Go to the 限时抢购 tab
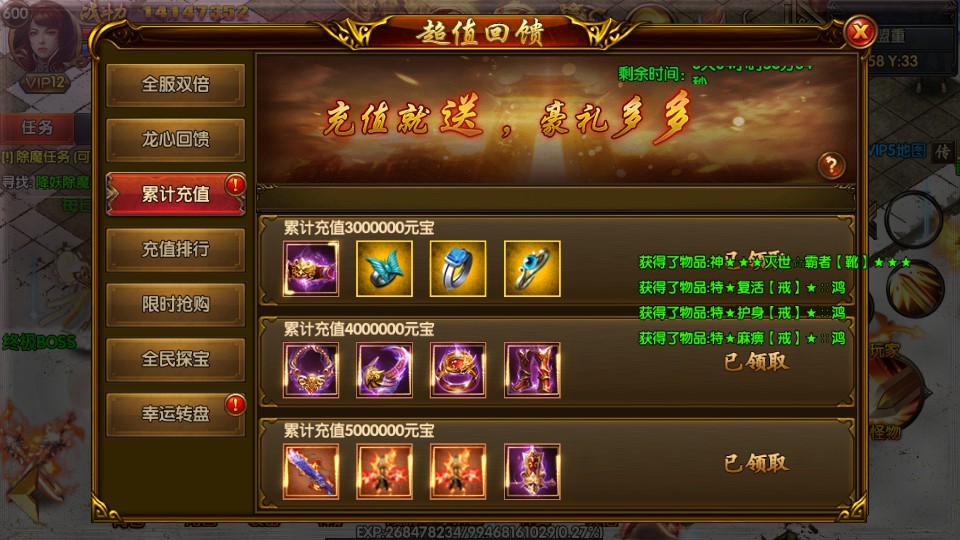Viewport: 960px width, 540px height. (x=175, y=304)
